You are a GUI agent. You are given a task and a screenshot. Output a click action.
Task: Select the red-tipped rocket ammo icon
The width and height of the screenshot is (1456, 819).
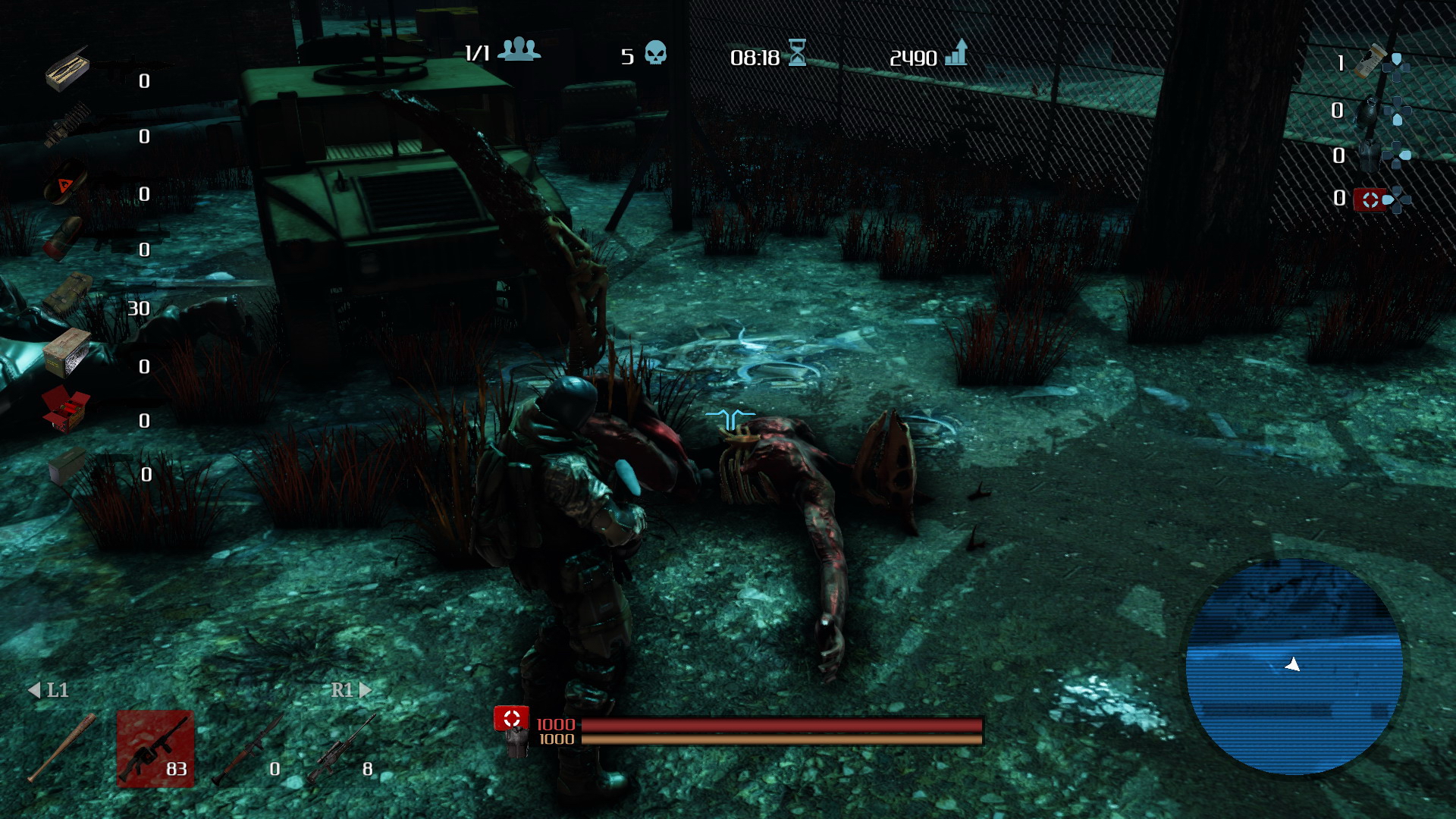click(x=64, y=238)
